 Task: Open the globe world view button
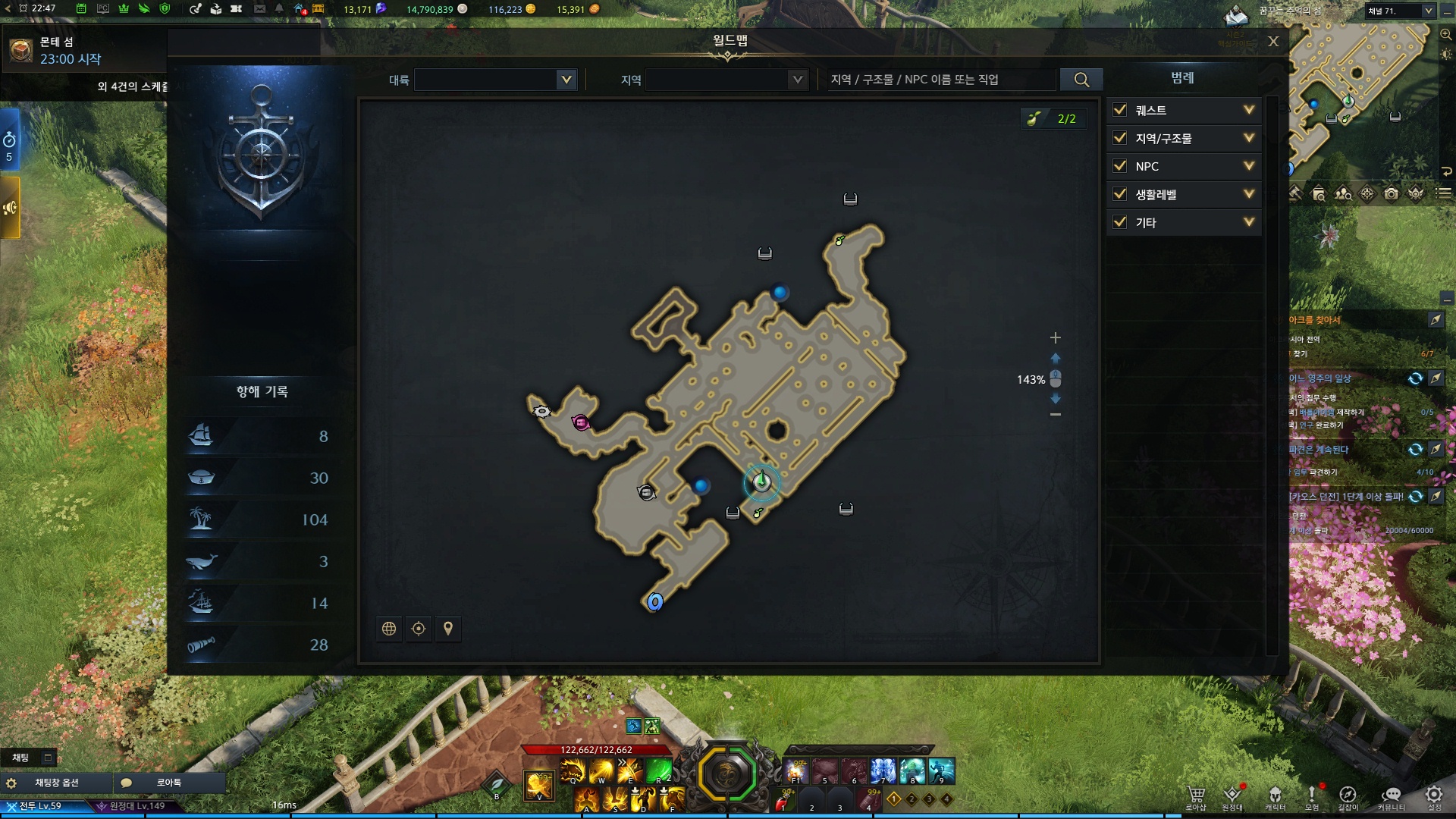pos(389,629)
